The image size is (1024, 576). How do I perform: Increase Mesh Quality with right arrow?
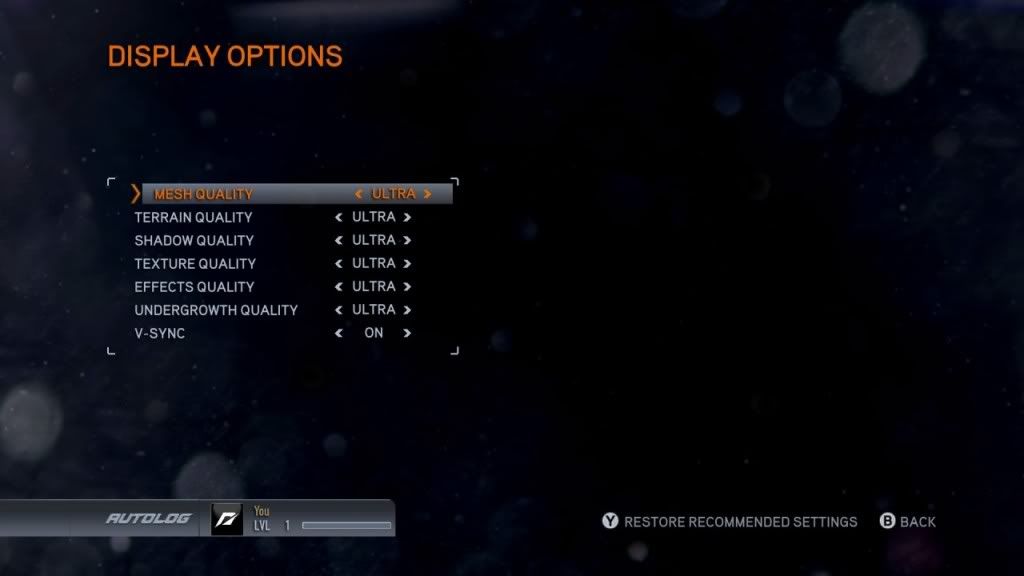[428, 194]
